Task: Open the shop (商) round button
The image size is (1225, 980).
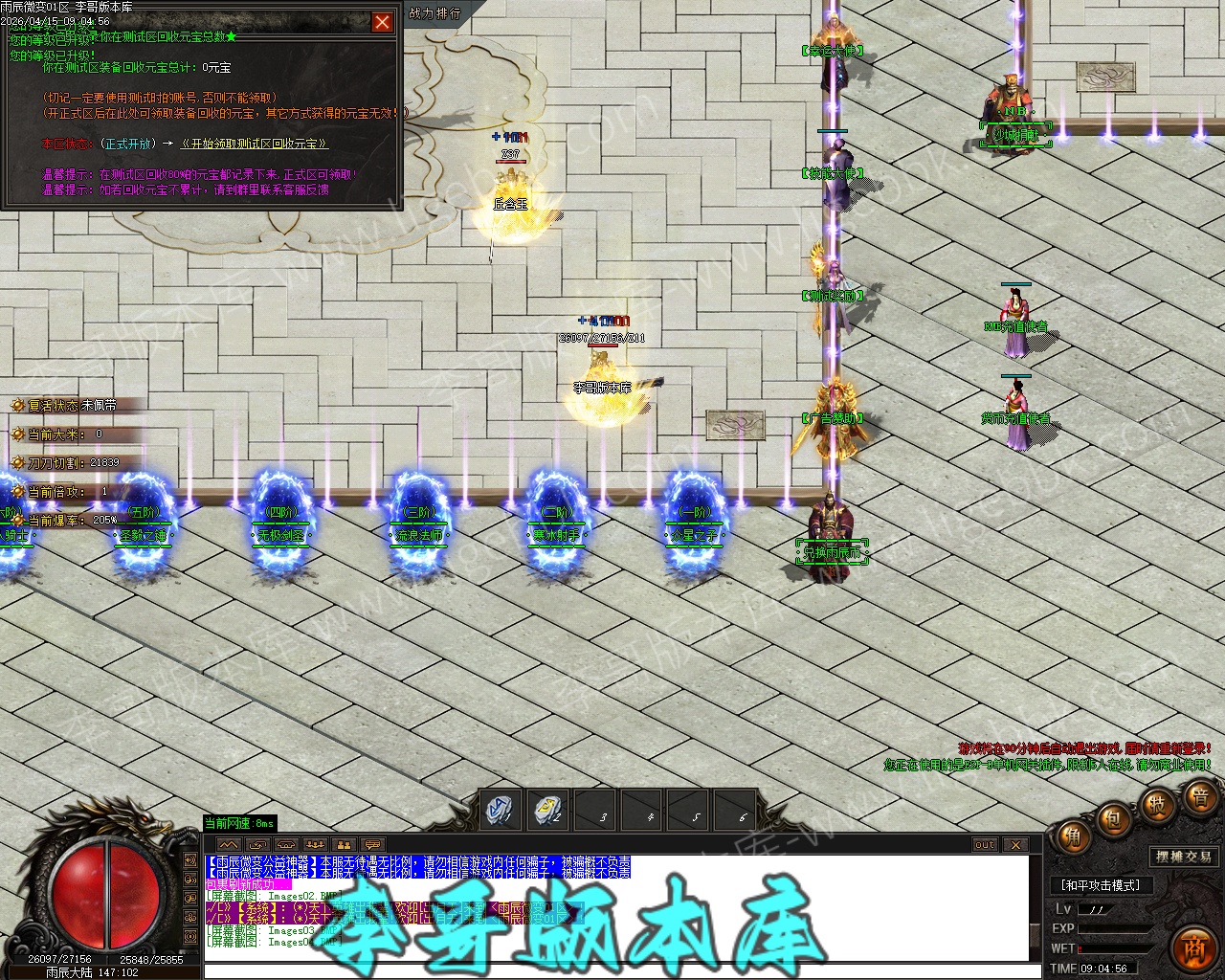Action: point(1193,948)
